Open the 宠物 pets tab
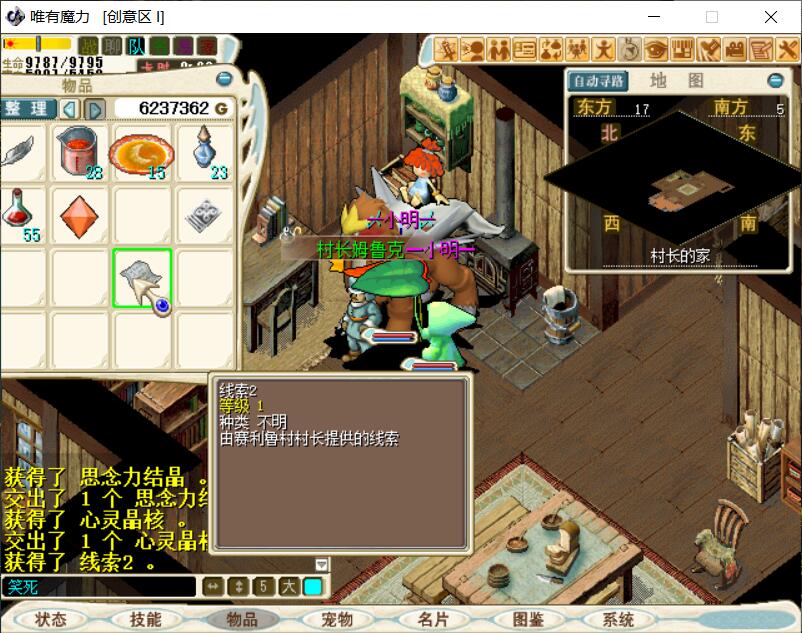 tap(337, 619)
